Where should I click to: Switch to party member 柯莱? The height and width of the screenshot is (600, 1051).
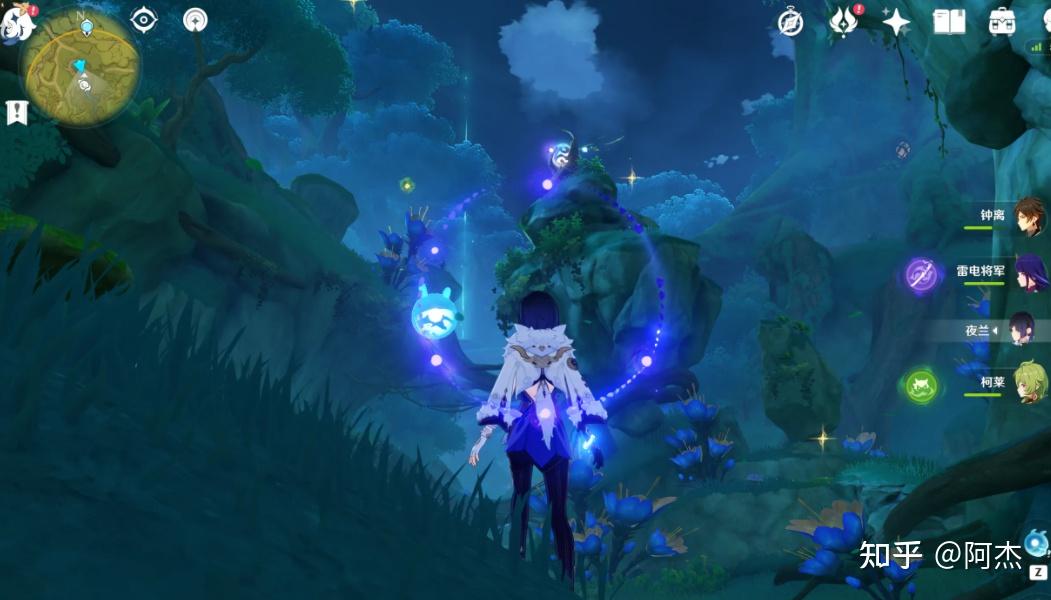(x=1029, y=383)
